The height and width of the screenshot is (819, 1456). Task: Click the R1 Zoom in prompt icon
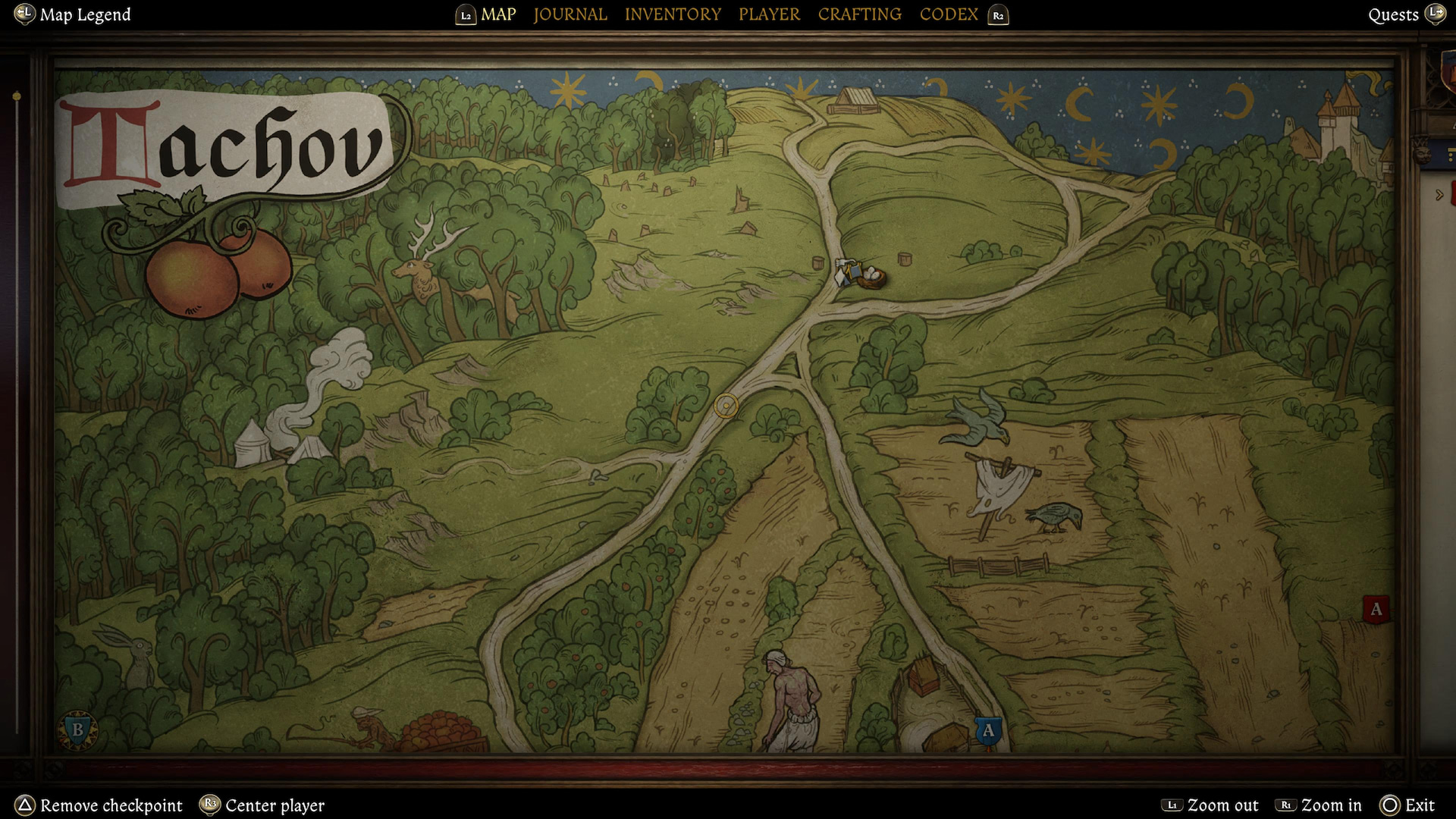pyautogui.click(x=1285, y=805)
